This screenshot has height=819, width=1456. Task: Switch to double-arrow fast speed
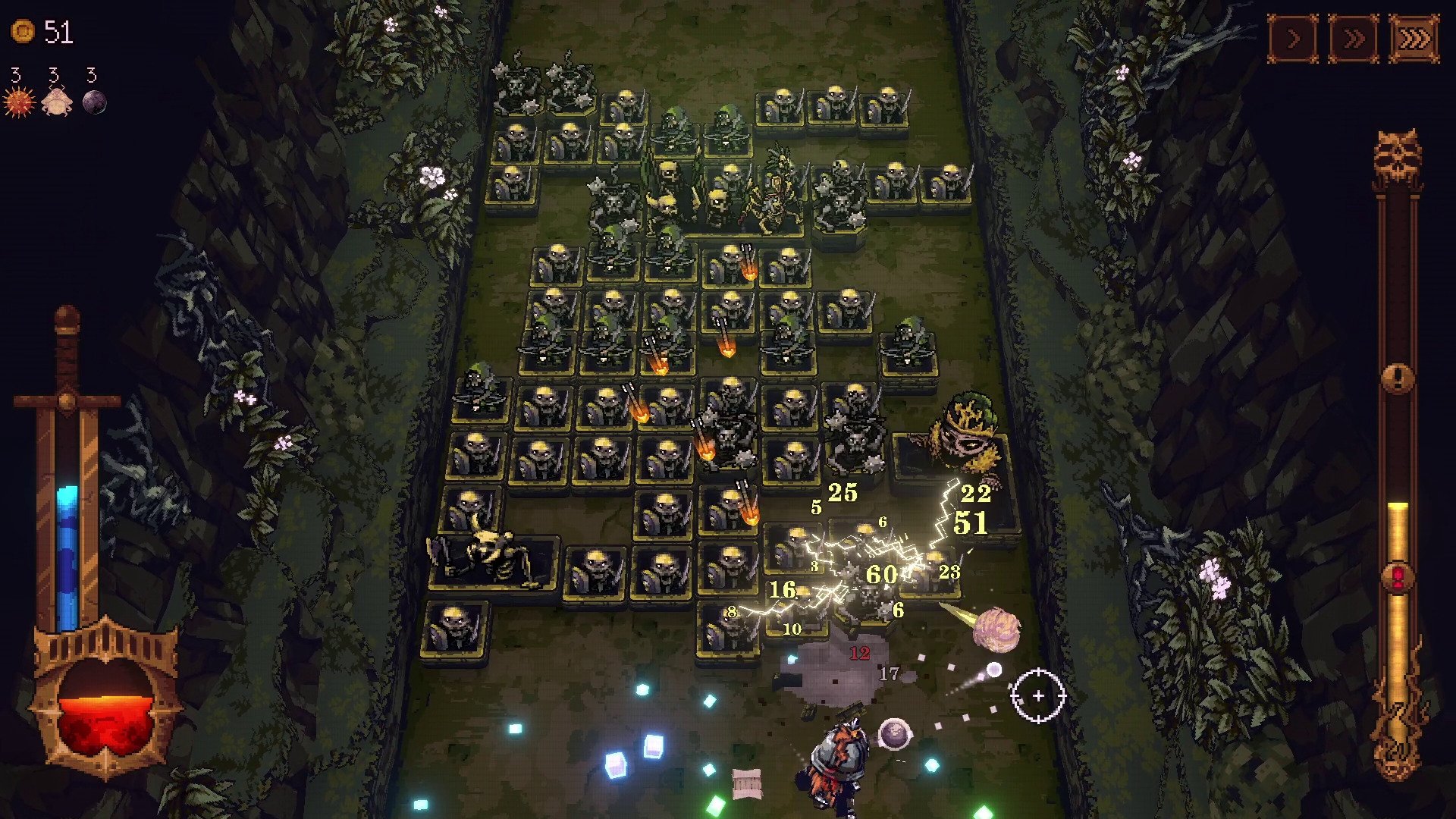1354,38
